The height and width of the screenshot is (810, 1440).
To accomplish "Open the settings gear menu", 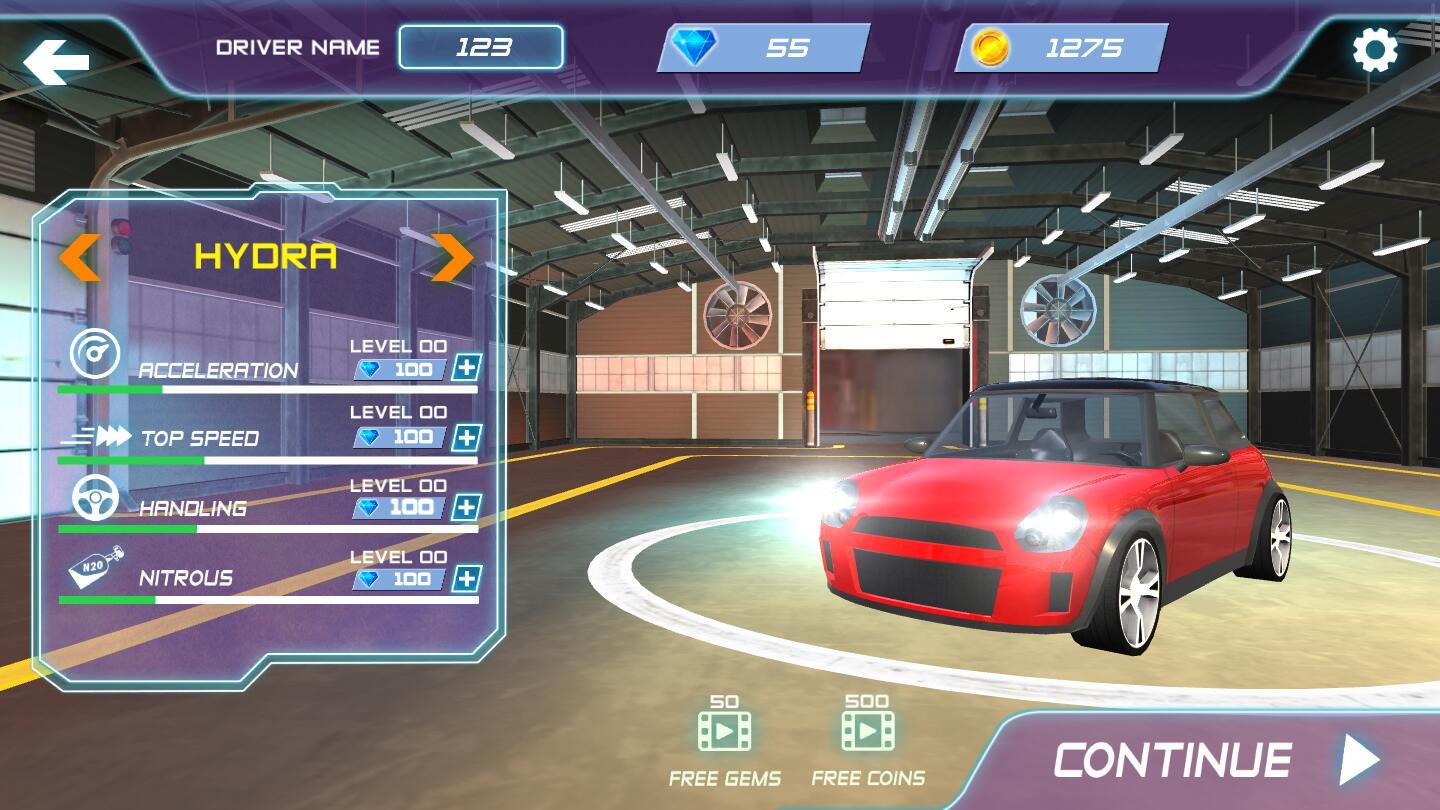I will [x=1374, y=47].
